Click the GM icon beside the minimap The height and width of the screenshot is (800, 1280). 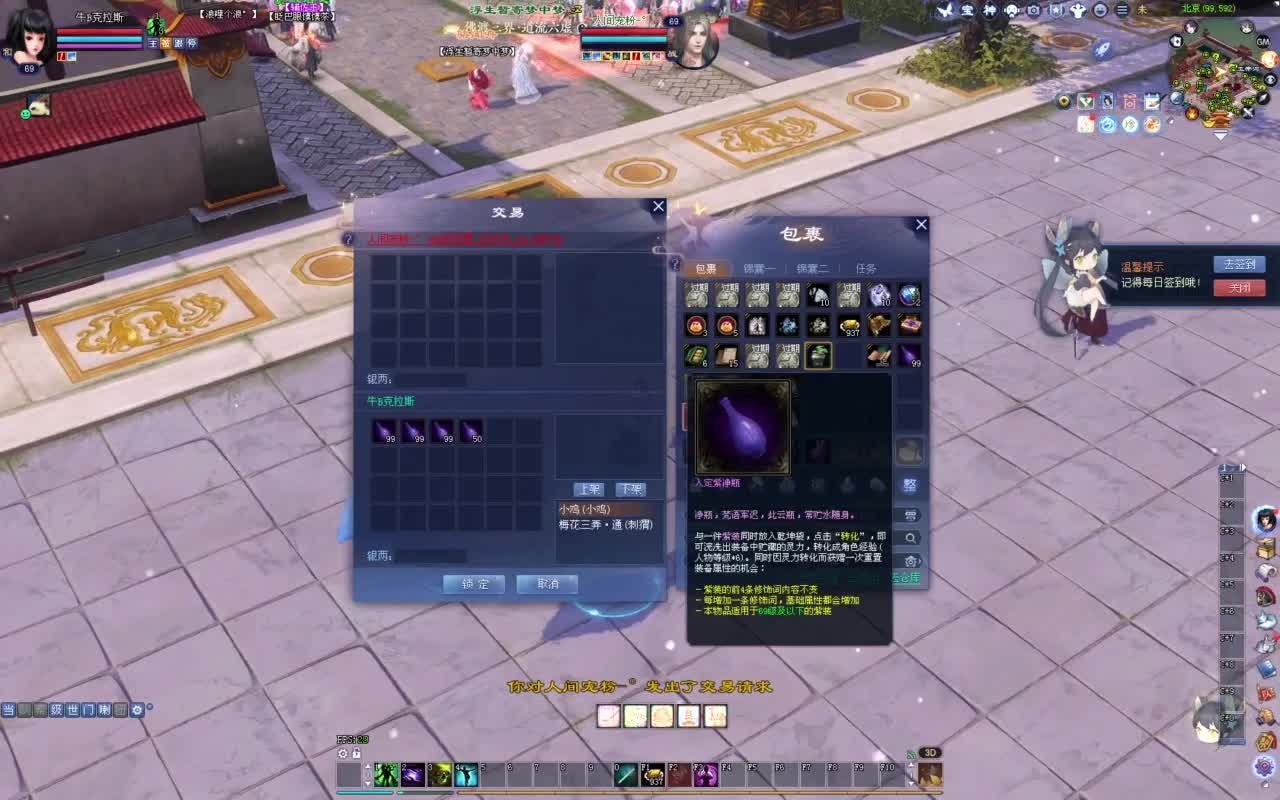click(x=1262, y=41)
